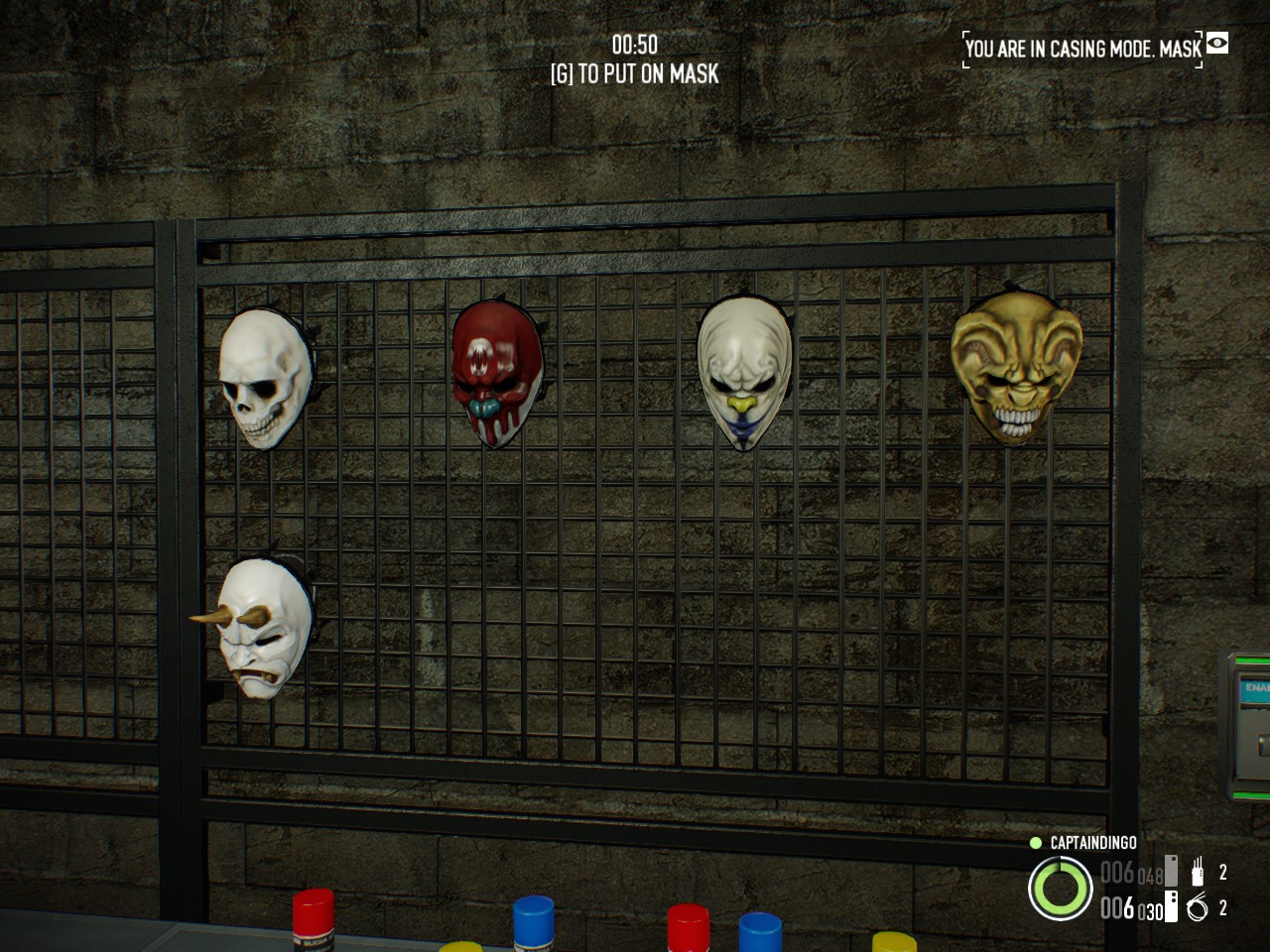This screenshot has height=952, width=1270.
Task: Click the [G] TO PUT ON MASK prompt
Action: (634, 73)
